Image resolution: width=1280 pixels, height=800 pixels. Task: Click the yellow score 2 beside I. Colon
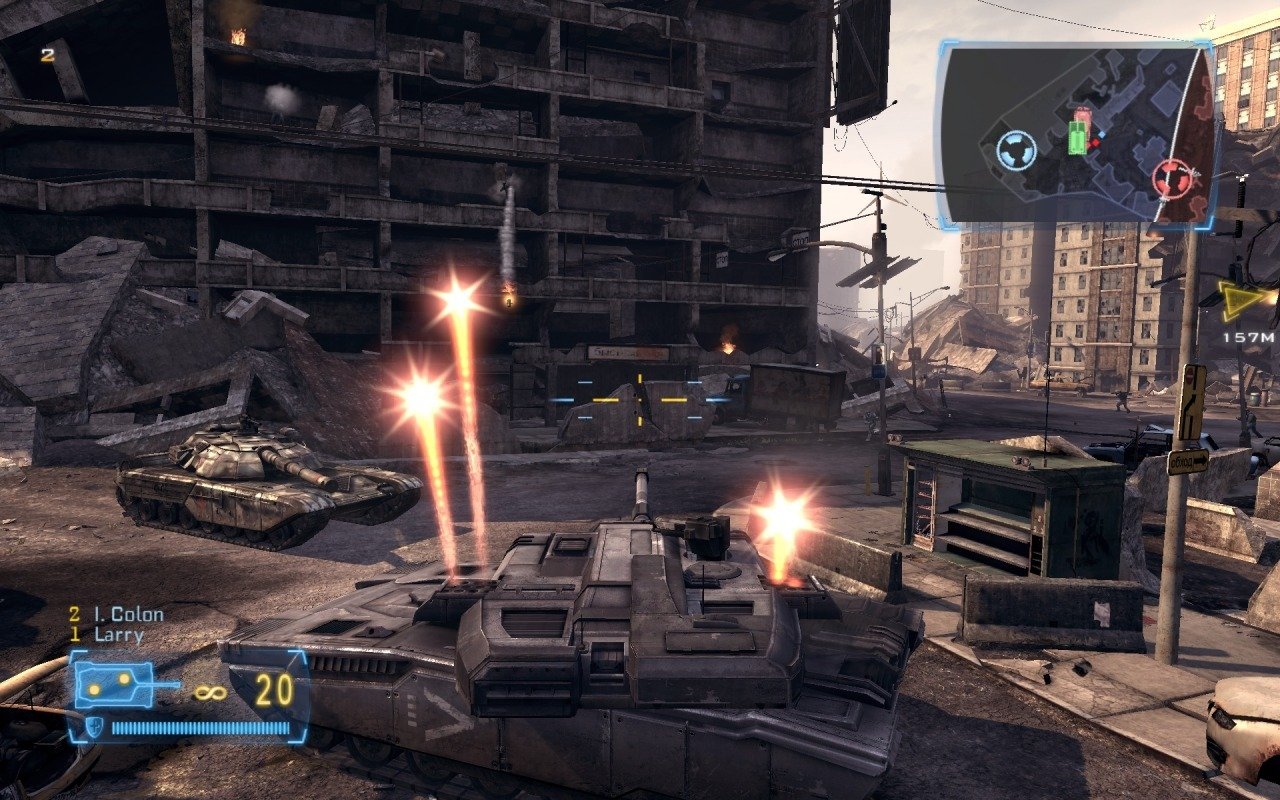(x=73, y=613)
